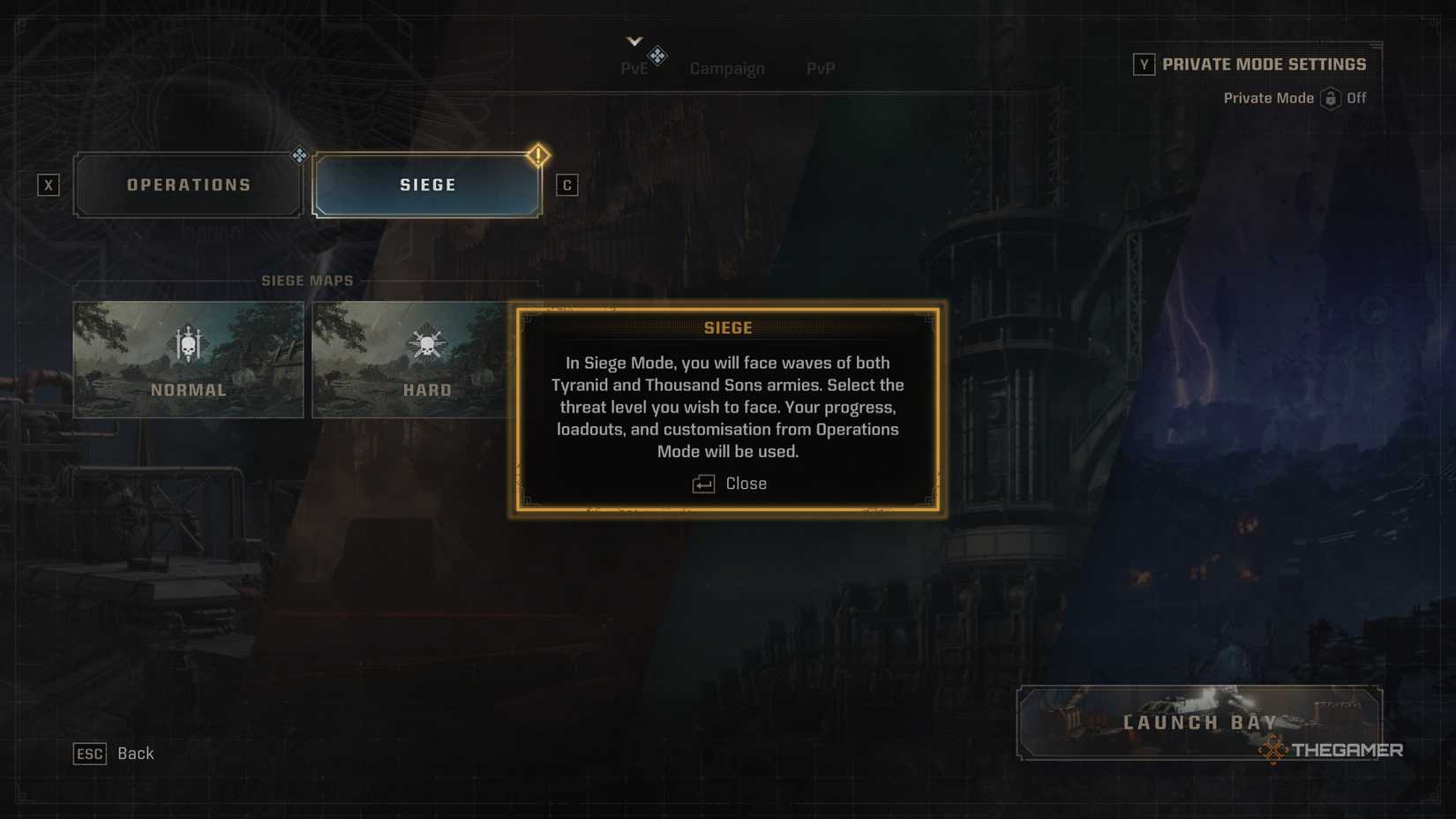Click the ESC key prompt next to Back
This screenshot has height=819, width=1456.
click(x=89, y=754)
